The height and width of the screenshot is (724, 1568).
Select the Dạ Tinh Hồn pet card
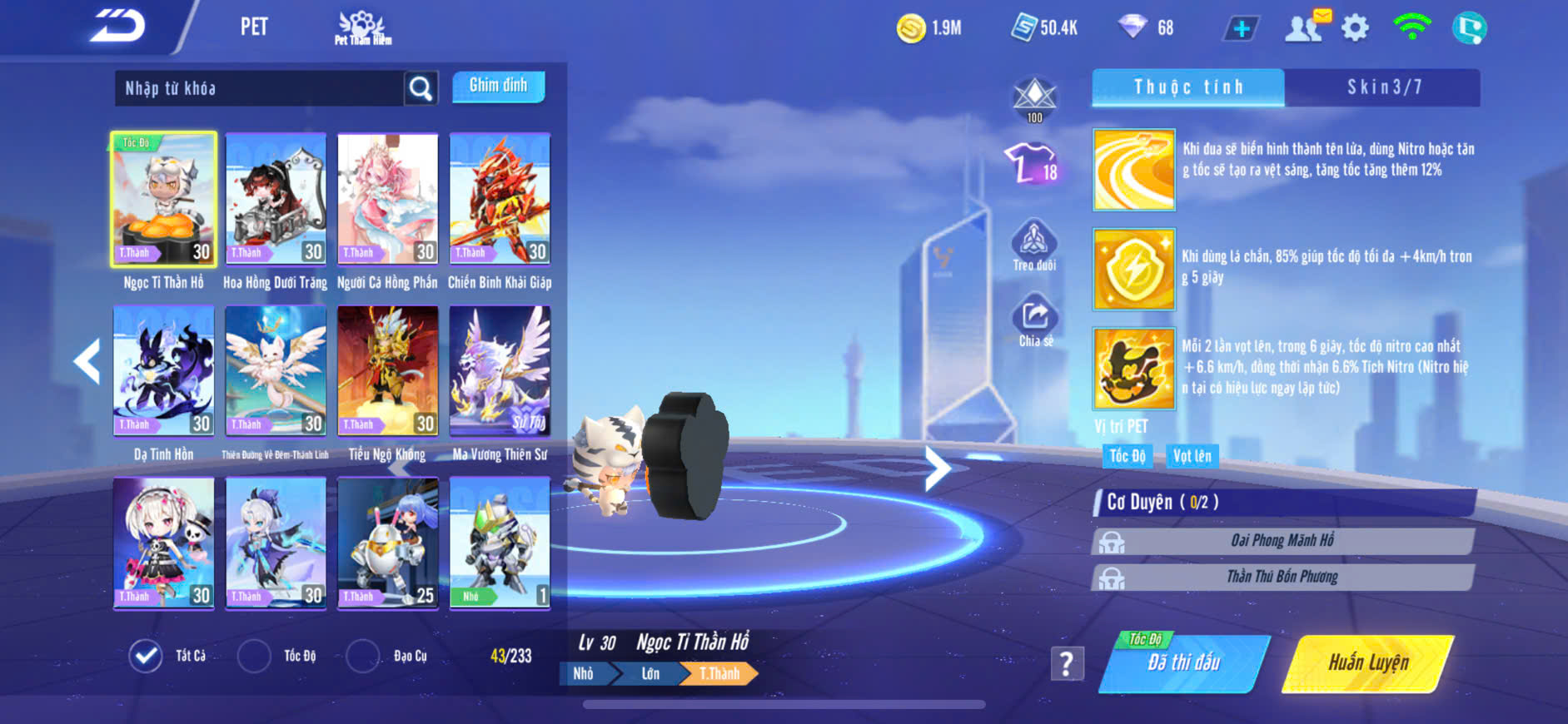(x=164, y=371)
